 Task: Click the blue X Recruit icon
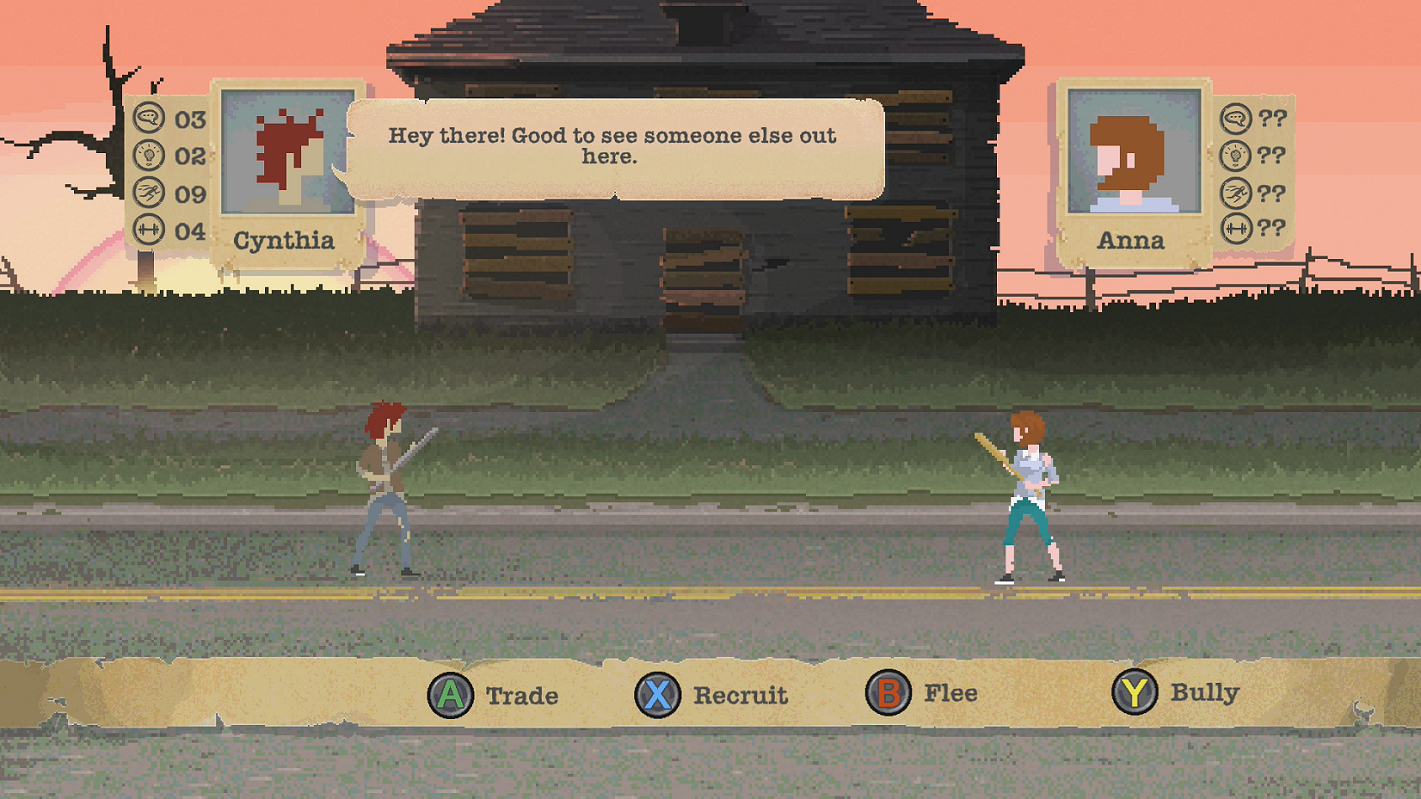coord(660,694)
